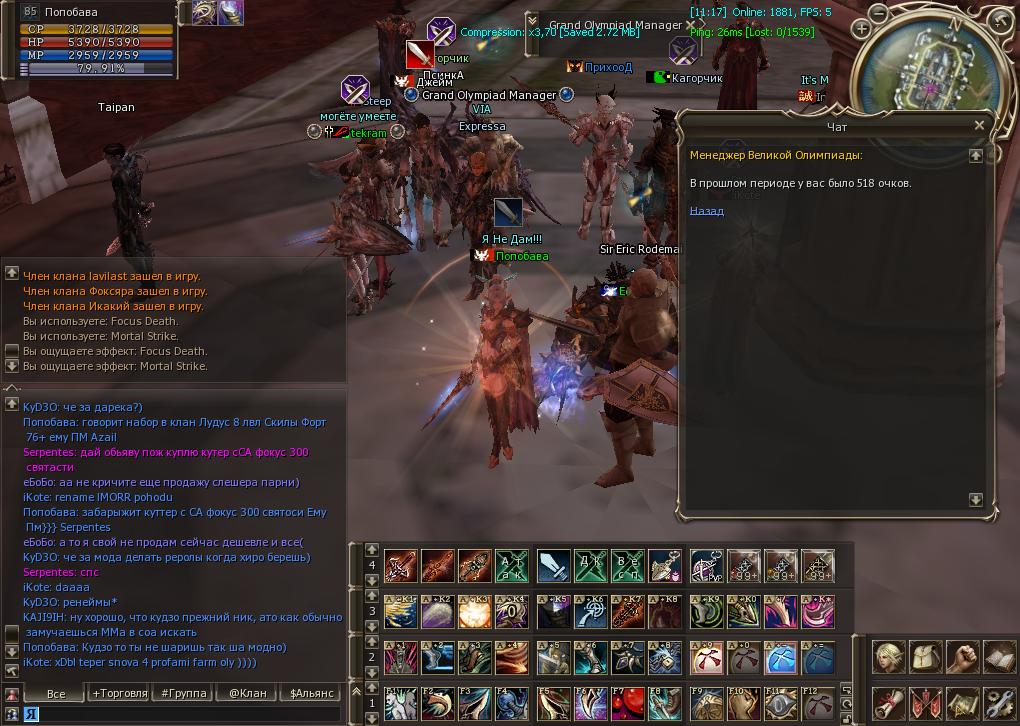
Task: Open the character portrait menu button
Action: pyautogui.click(x=888, y=658)
